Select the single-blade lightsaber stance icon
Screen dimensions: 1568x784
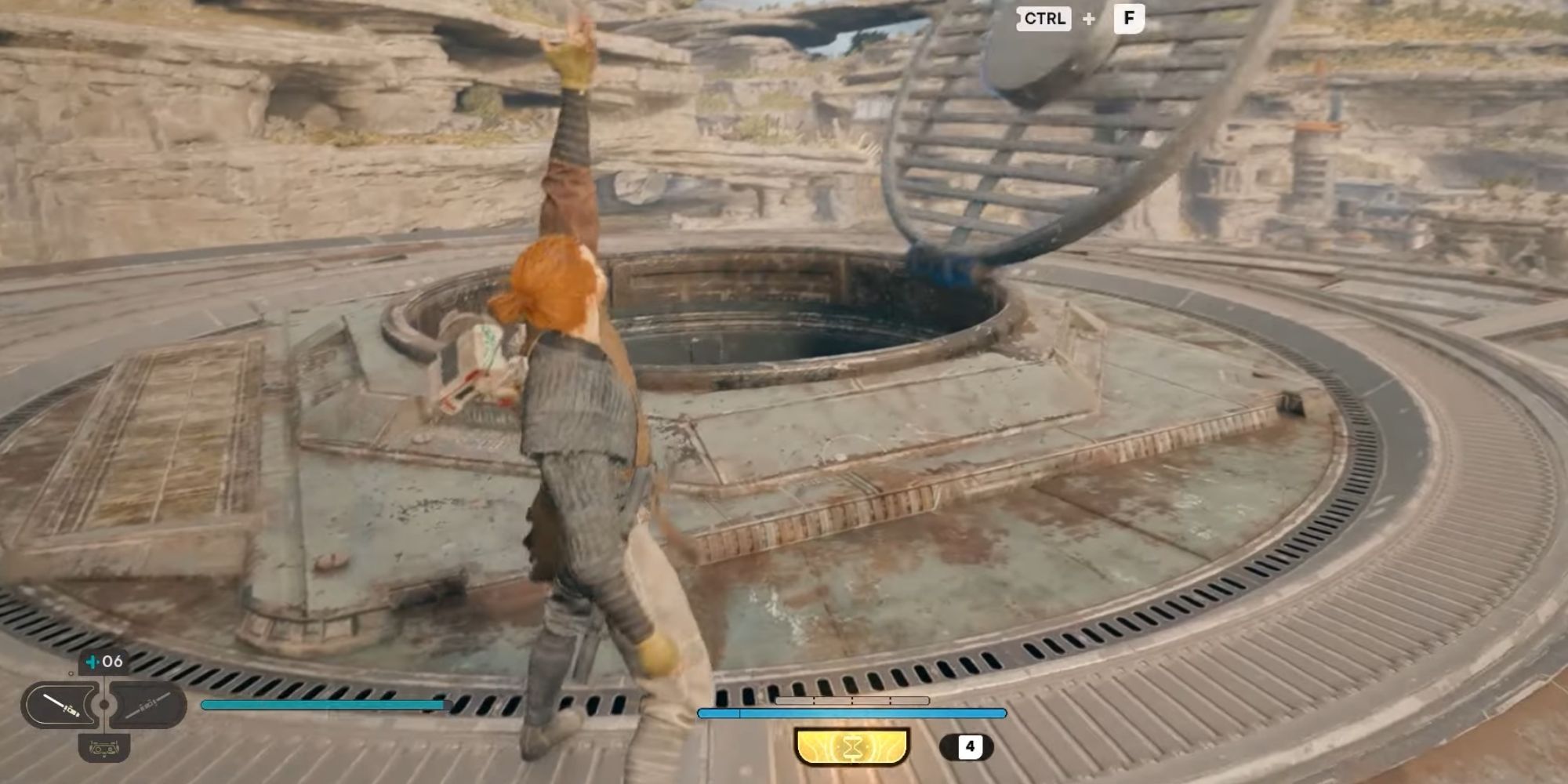[x=60, y=705]
